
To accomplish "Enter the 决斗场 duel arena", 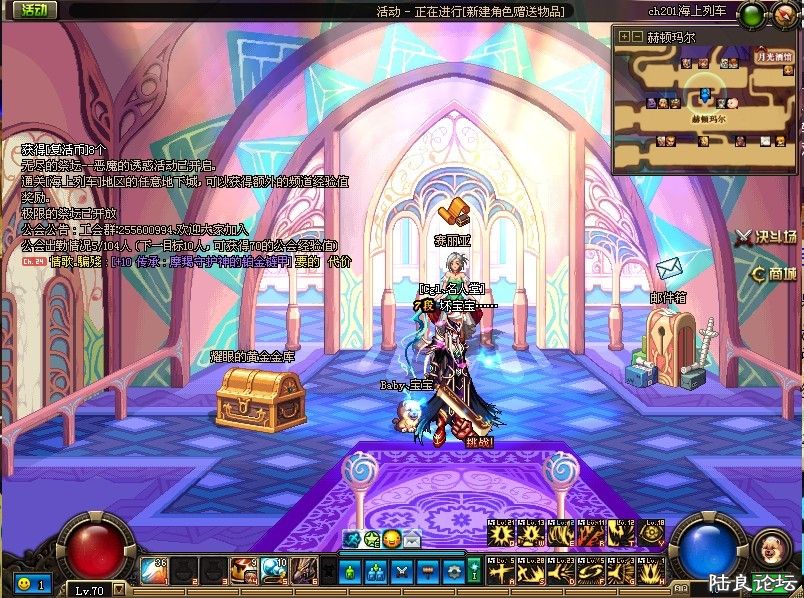I will pyautogui.click(x=766, y=237).
